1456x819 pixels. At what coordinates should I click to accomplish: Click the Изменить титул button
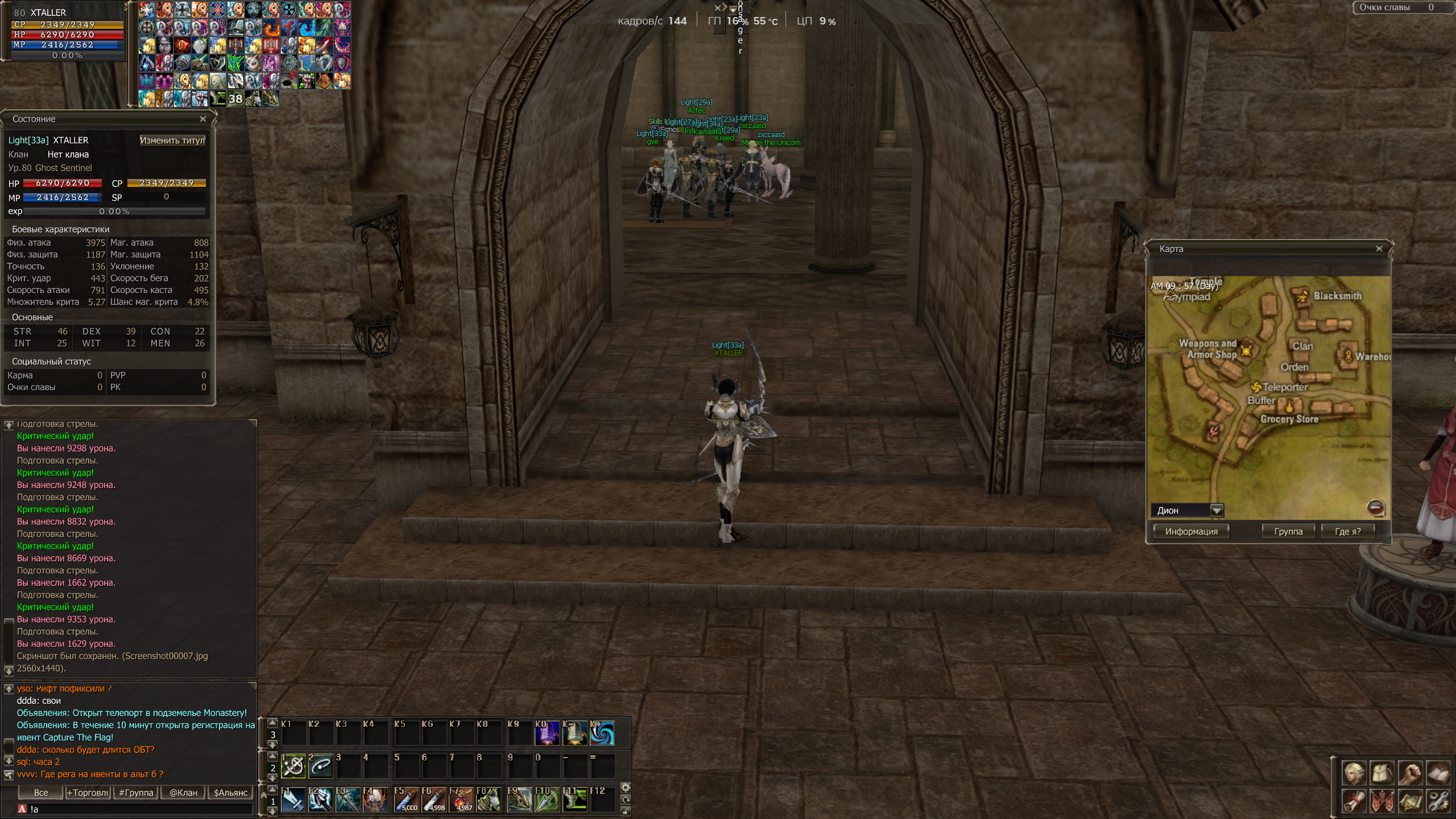pos(172,140)
